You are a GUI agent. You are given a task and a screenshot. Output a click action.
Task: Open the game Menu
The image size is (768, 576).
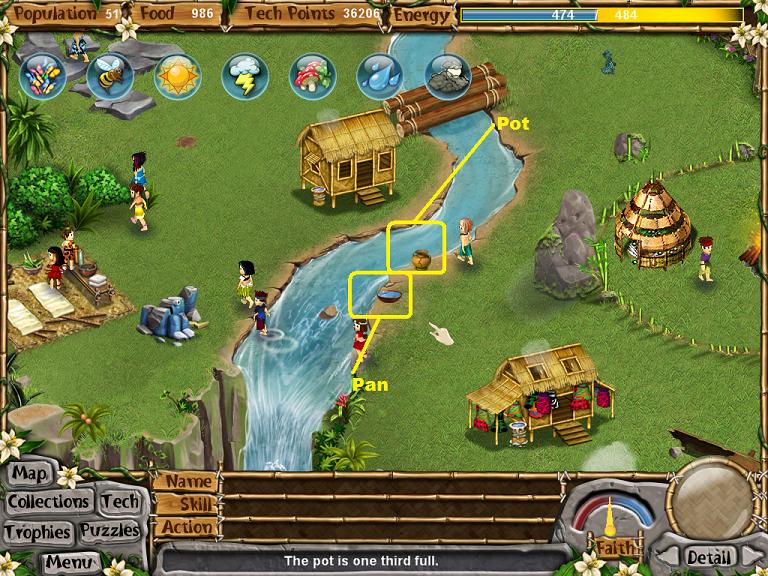(x=69, y=561)
